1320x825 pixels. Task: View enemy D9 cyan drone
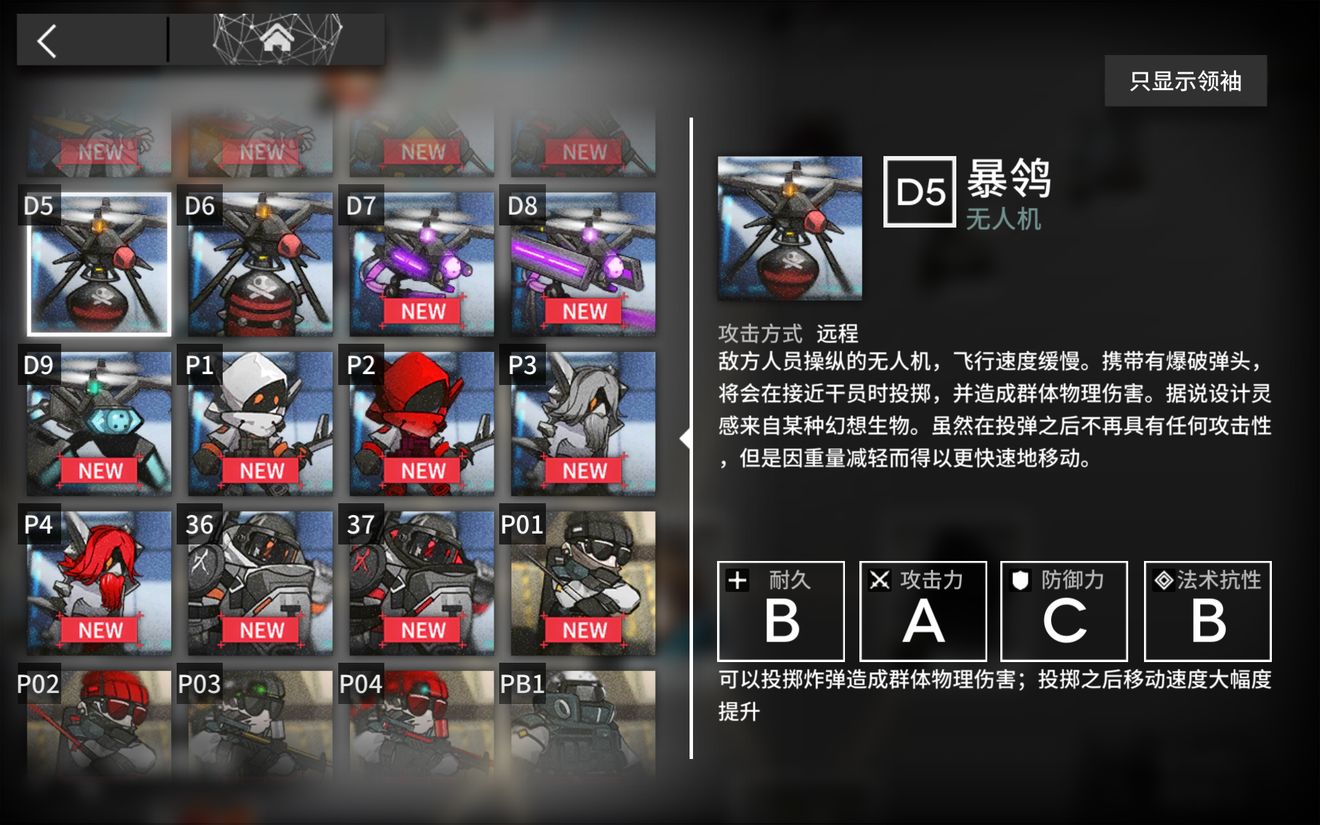(99, 424)
